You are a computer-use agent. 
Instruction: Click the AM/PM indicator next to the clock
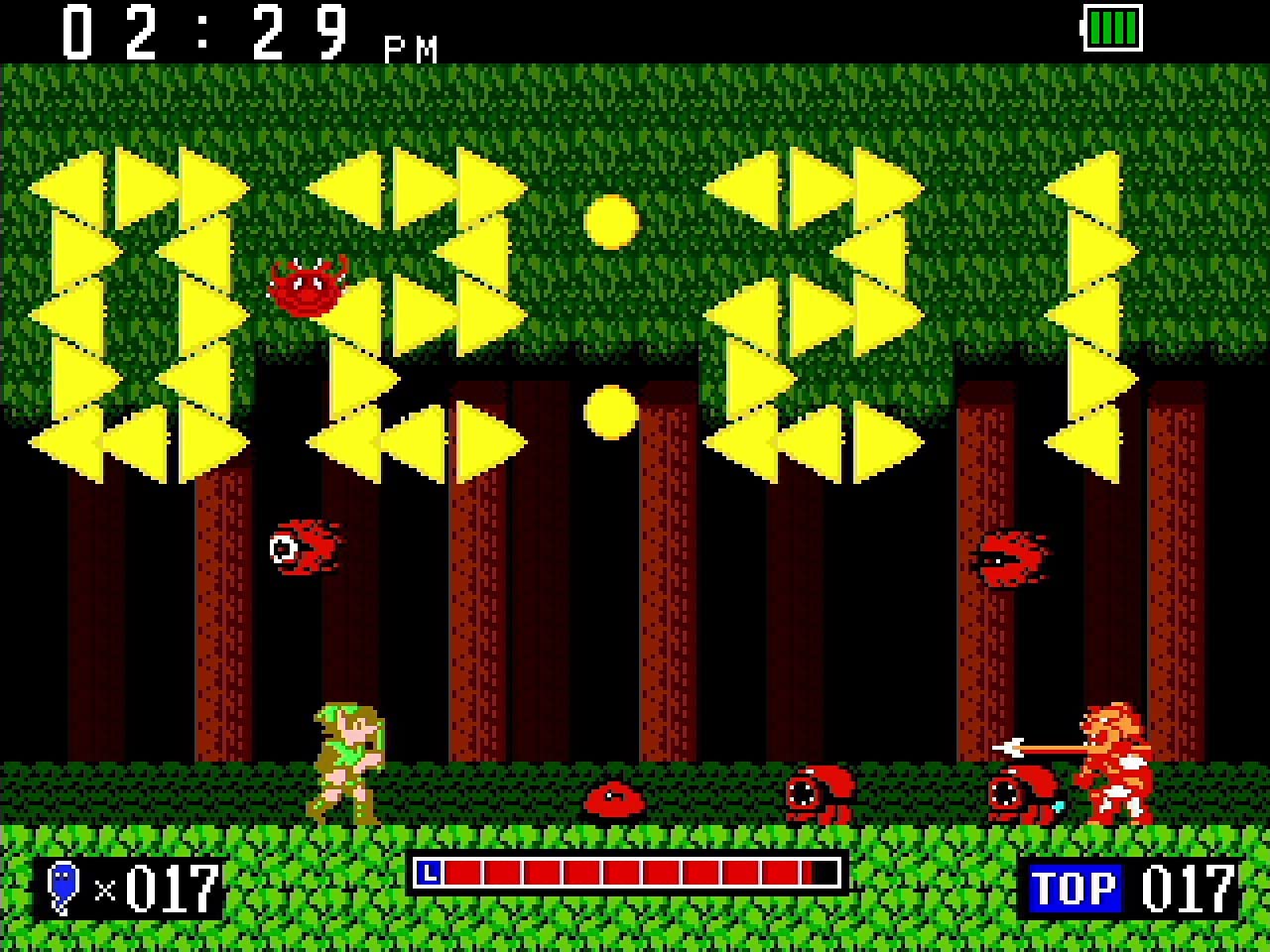coord(409,48)
